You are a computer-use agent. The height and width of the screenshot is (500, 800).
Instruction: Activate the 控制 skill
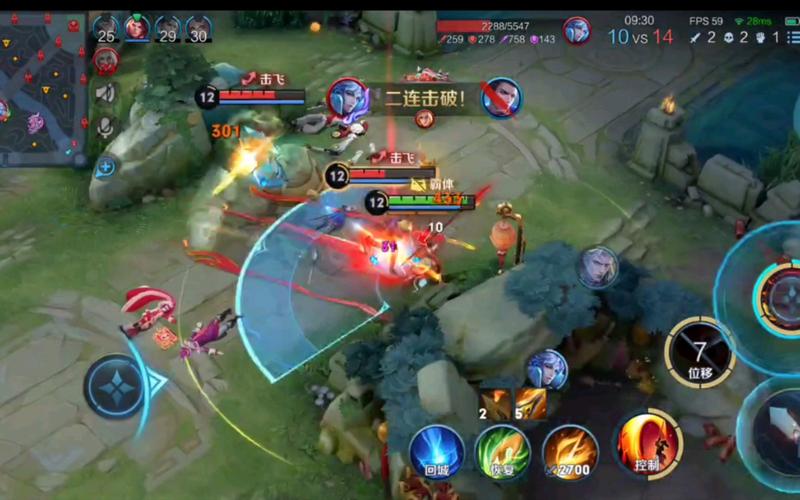(647, 442)
